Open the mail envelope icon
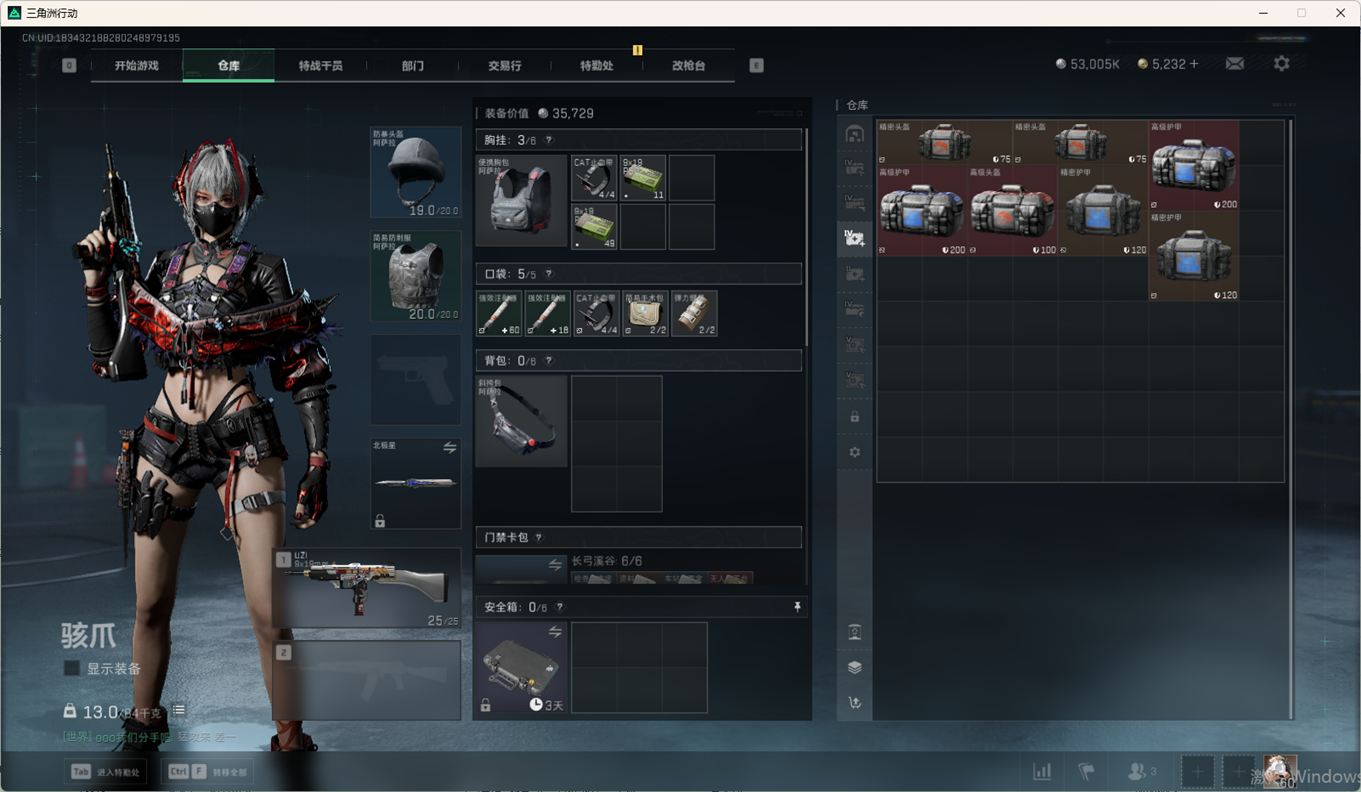The width and height of the screenshot is (1361, 792). pos(1235,64)
